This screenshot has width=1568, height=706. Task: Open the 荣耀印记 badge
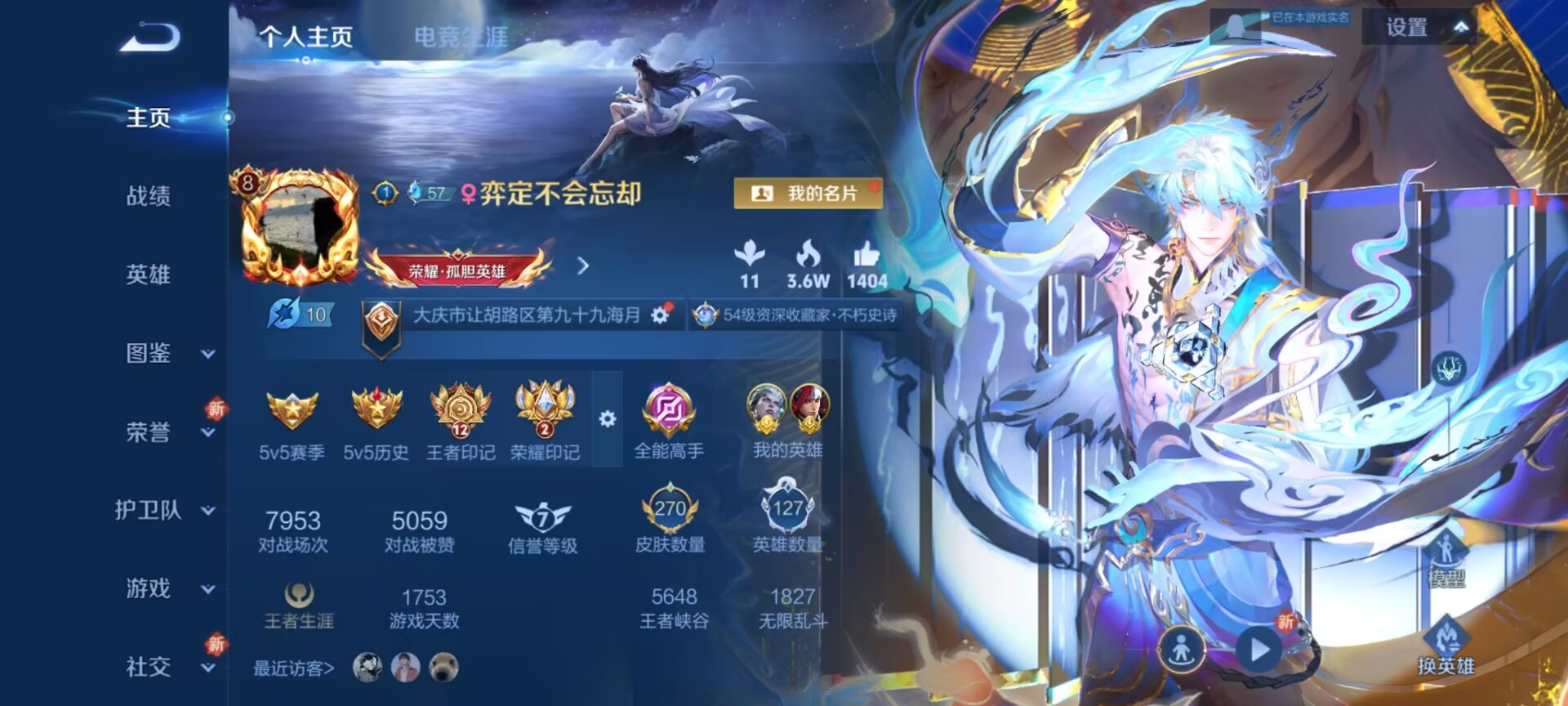(x=546, y=407)
